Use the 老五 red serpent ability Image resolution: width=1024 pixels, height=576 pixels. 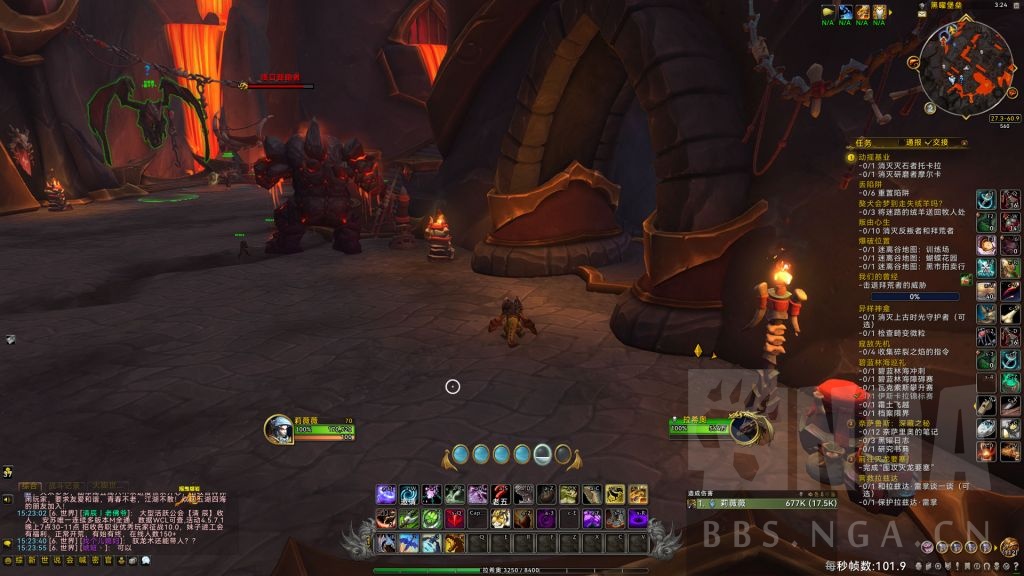point(500,494)
